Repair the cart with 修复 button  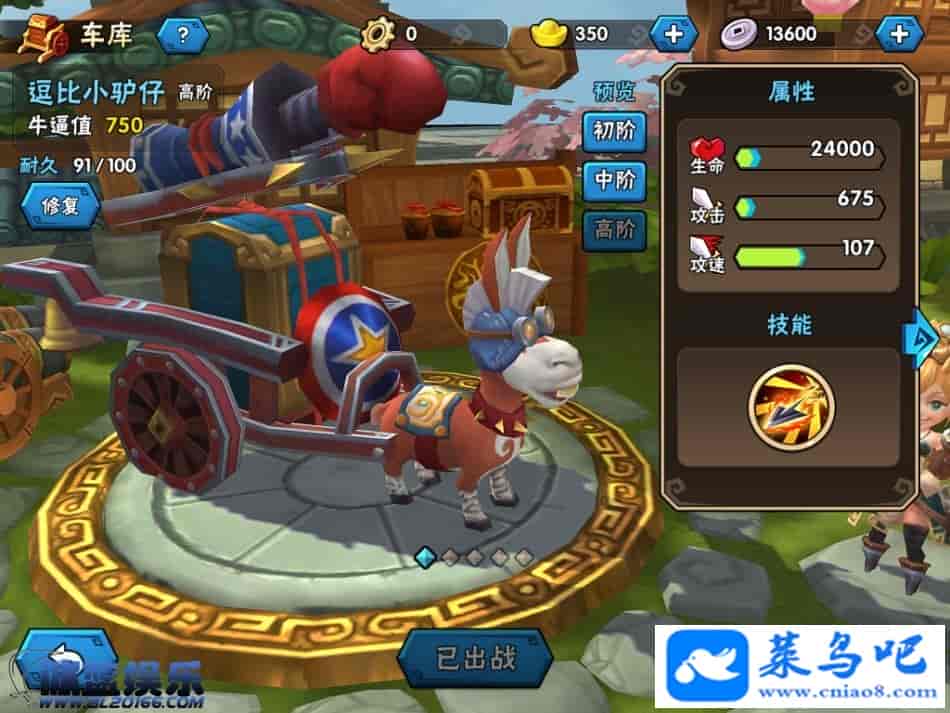tap(61, 205)
